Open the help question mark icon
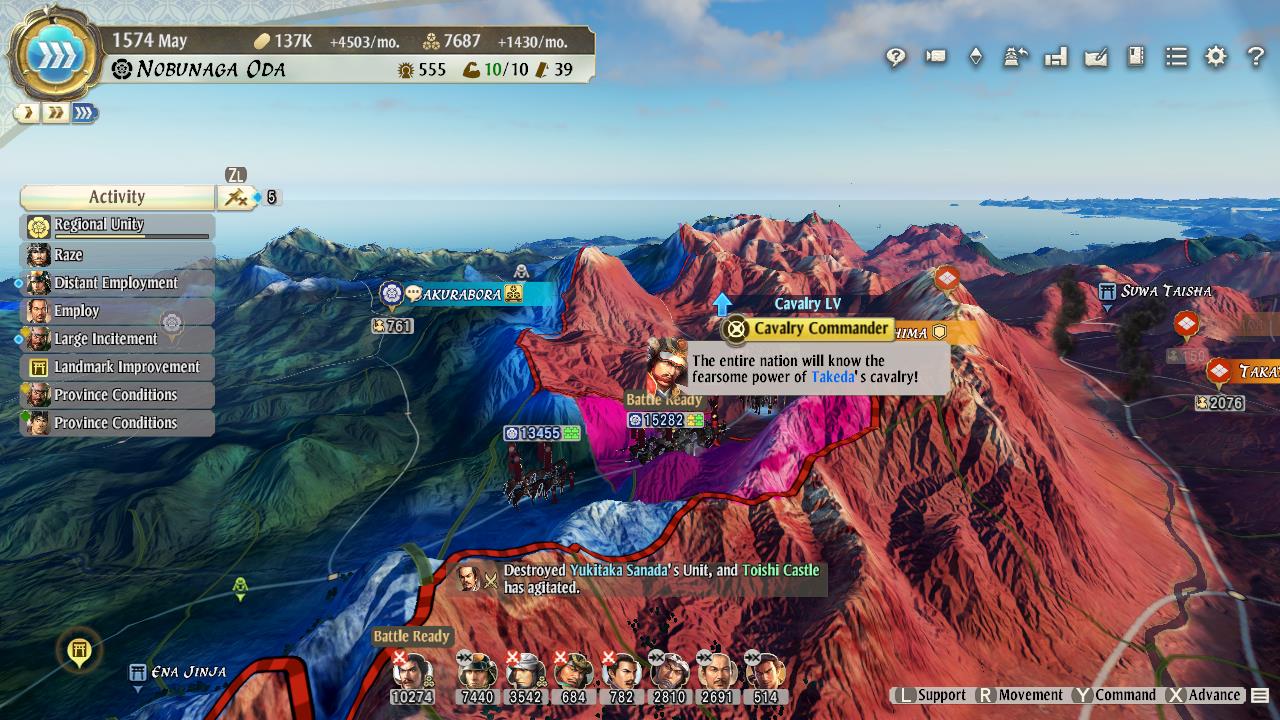 (1256, 57)
